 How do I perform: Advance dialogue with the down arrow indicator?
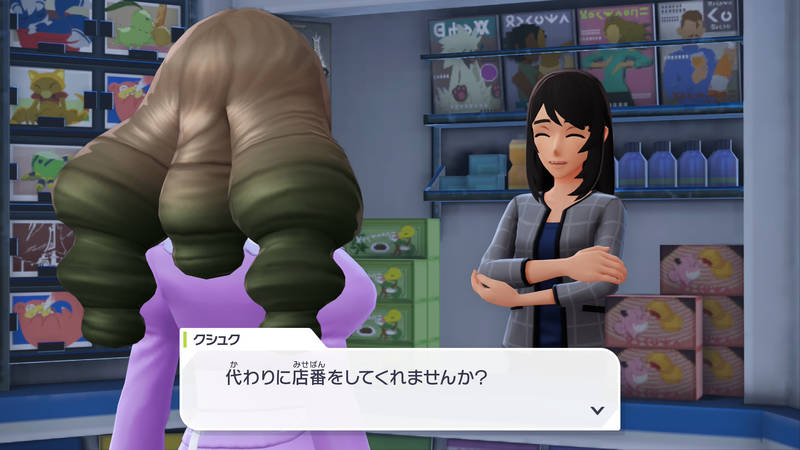click(x=597, y=409)
